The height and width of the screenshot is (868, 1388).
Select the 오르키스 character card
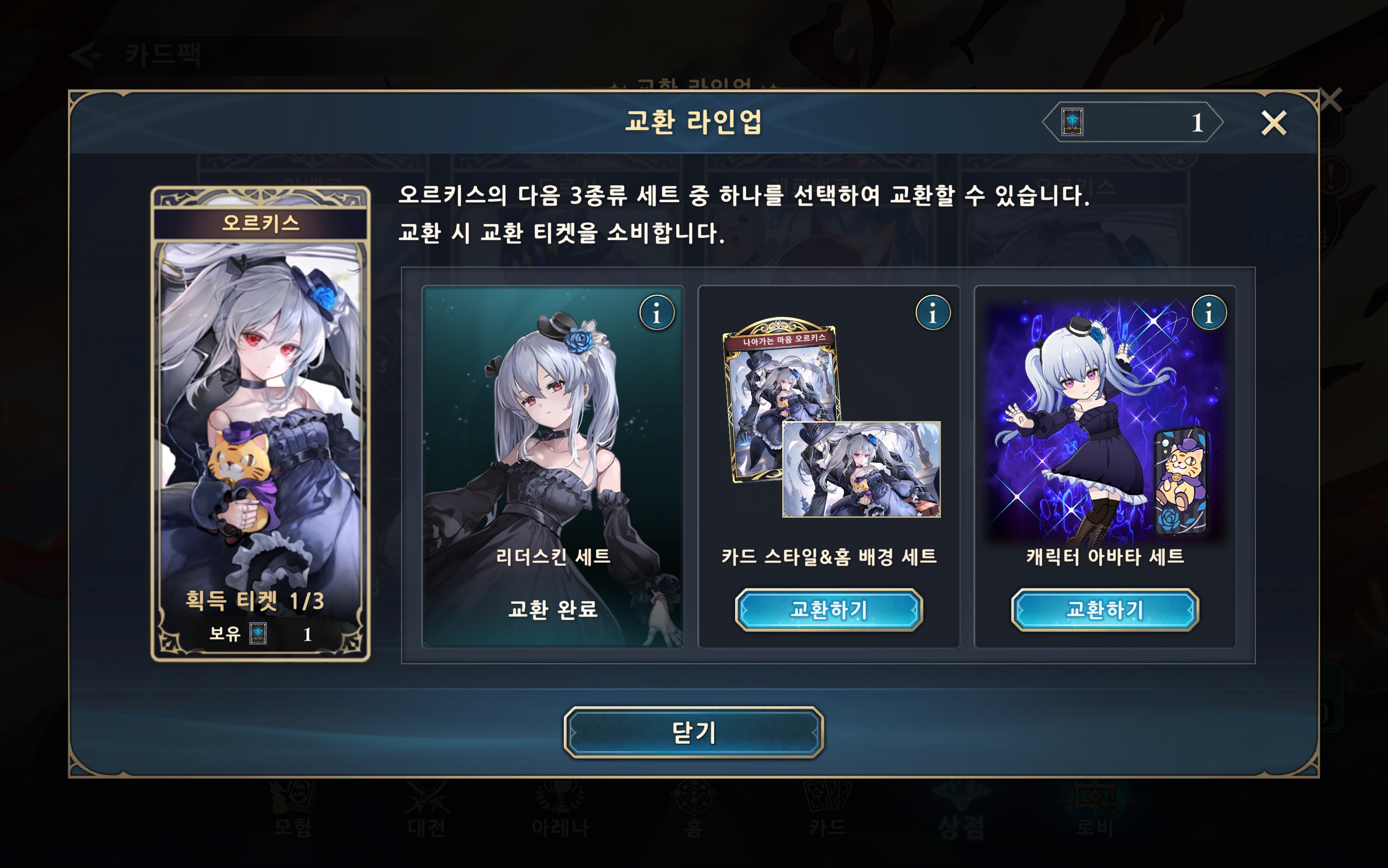point(260,423)
